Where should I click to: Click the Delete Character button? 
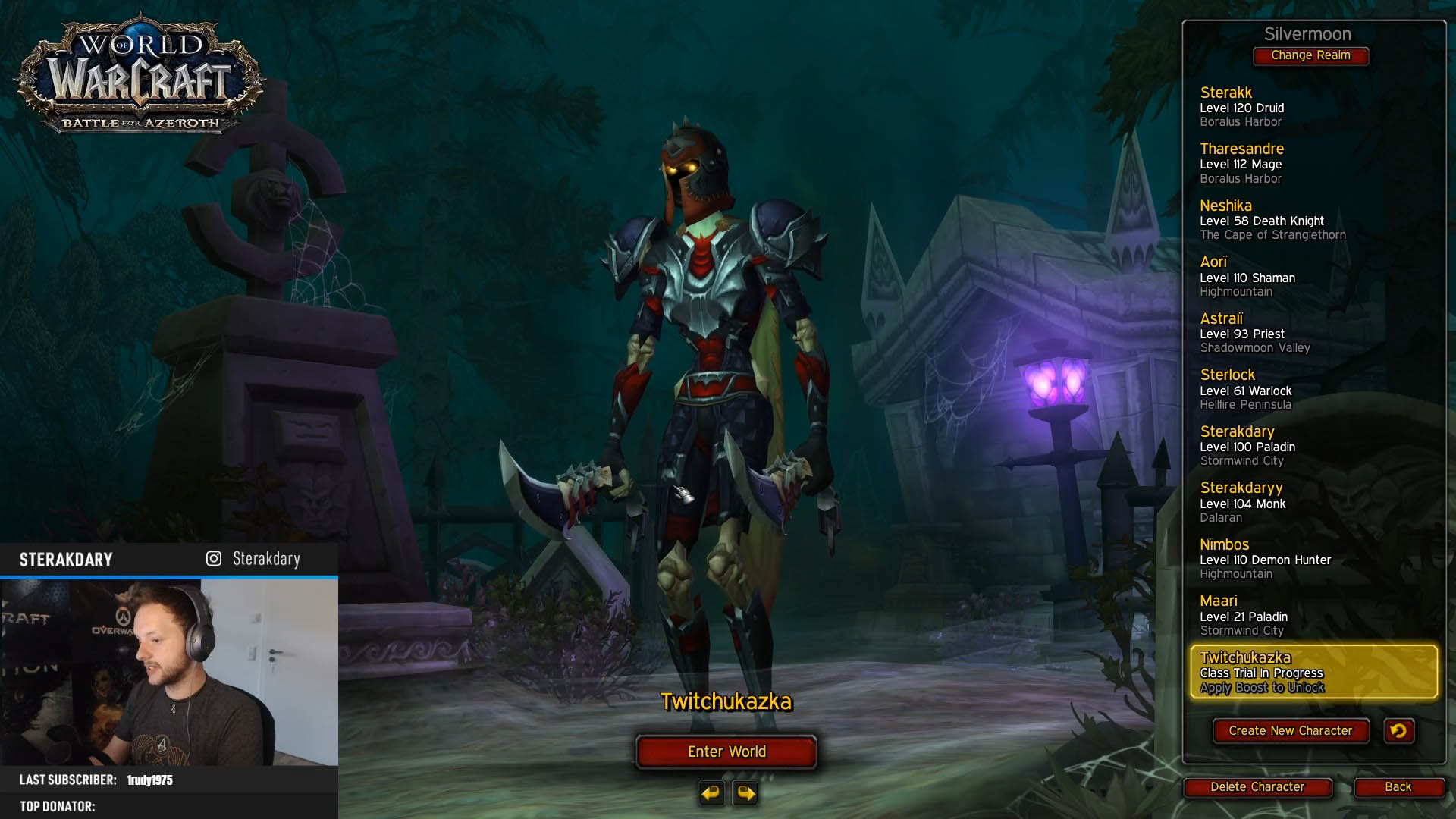tap(1257, 787)
